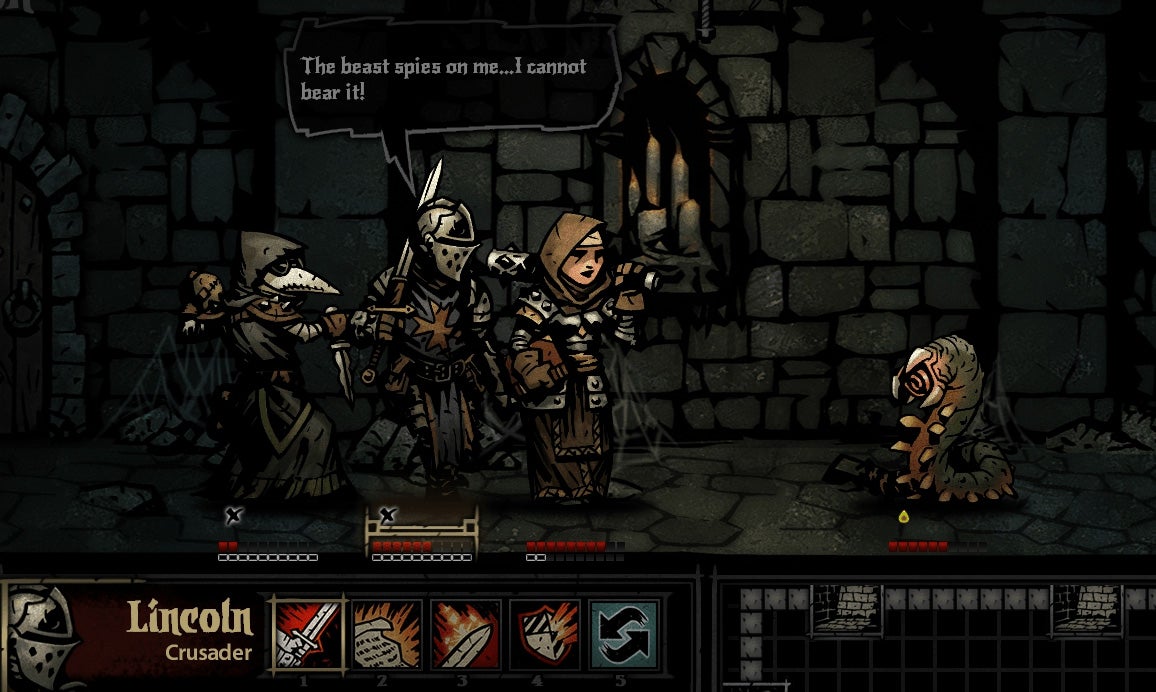The width and height of the screenshot is (1156, 692).
Task: Activate the glowing blade skill
Action: point(465,633)
